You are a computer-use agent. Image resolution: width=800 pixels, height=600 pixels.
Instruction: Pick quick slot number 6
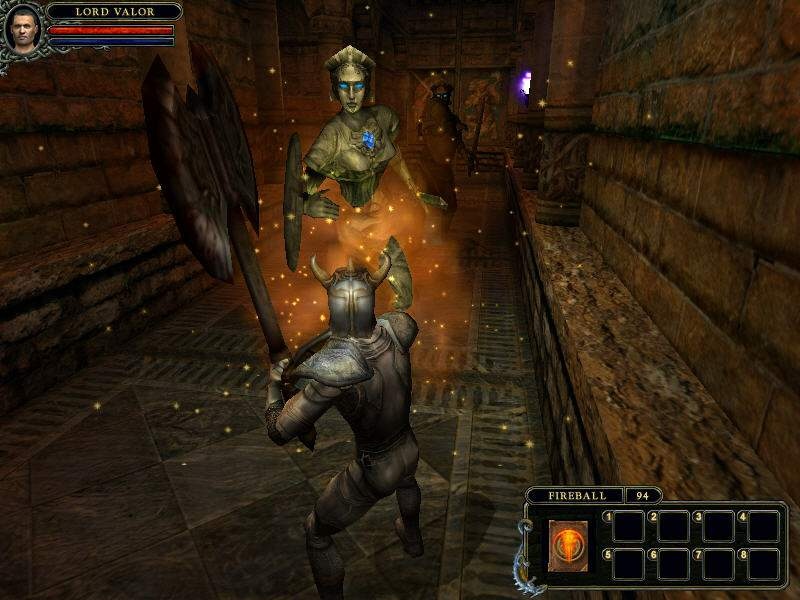[673, 564]
